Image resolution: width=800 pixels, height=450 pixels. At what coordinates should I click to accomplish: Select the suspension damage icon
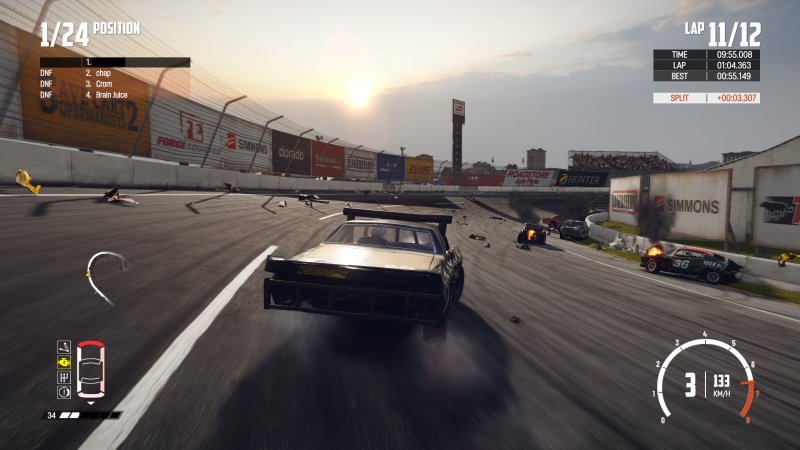coord(64,347)
